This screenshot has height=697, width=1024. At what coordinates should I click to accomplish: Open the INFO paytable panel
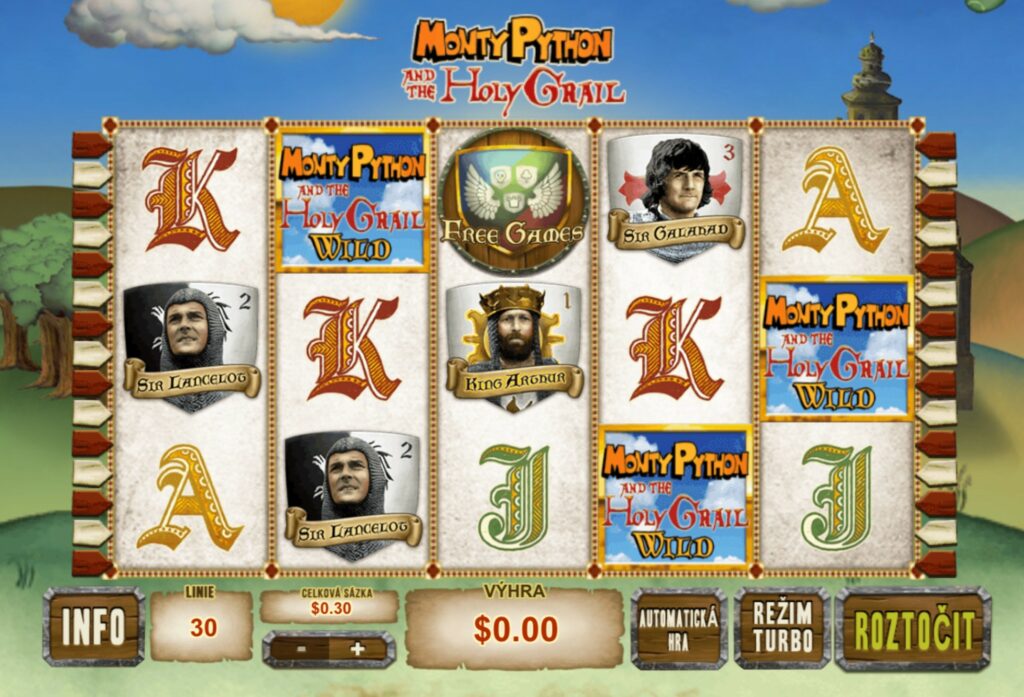pos(93,627)
